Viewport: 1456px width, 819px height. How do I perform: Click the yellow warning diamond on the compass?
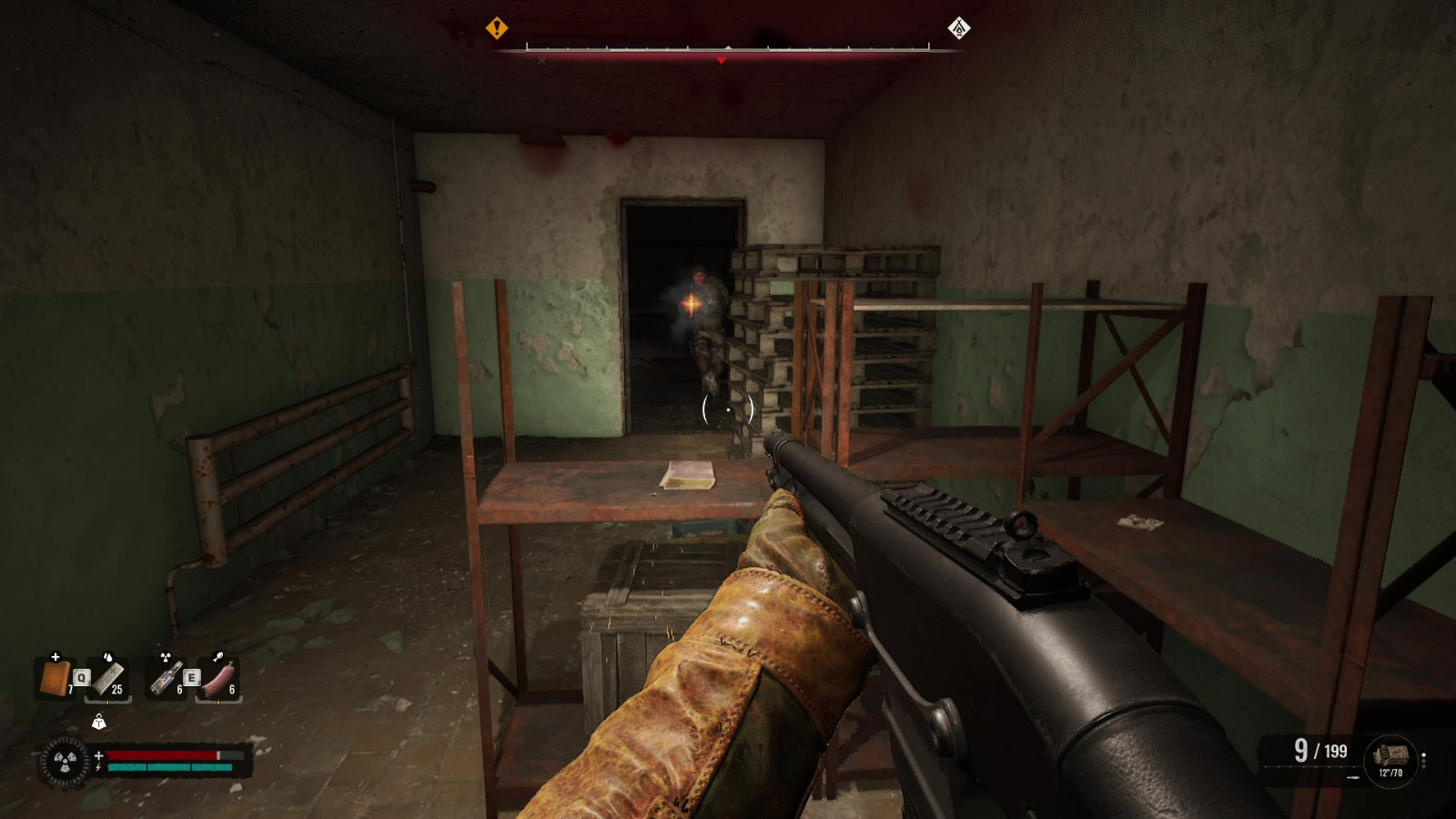(496, 28)
